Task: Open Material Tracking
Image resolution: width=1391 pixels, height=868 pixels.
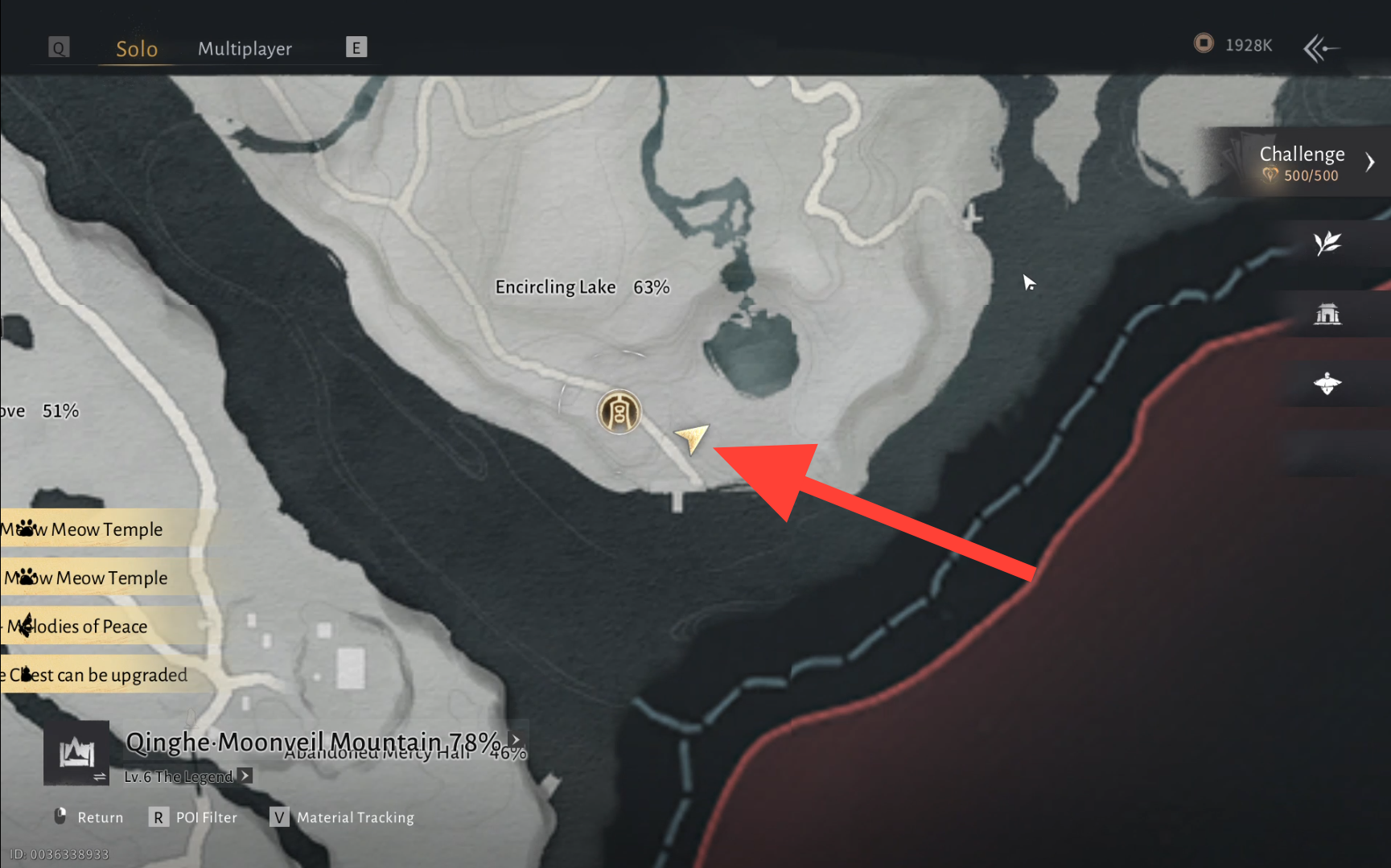Action: [342, 817]
